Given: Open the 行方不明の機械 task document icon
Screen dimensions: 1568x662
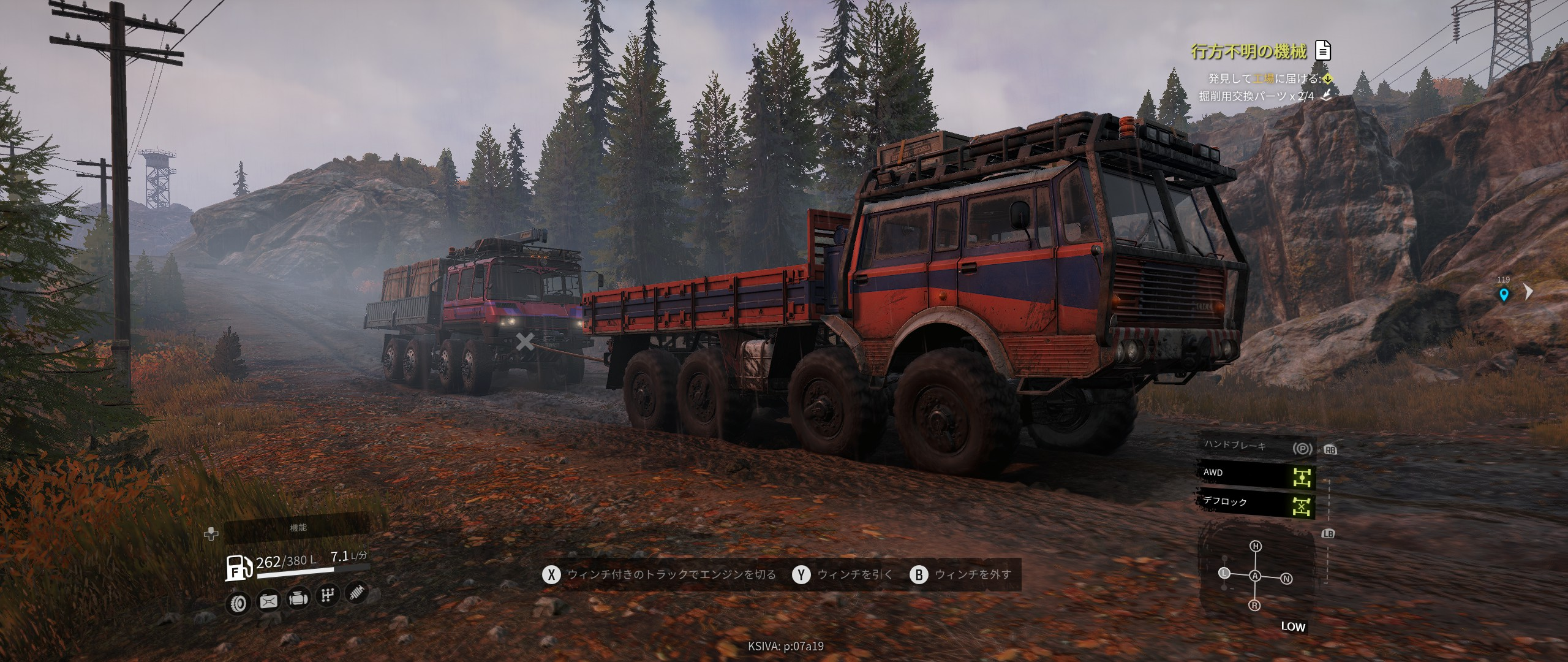Looking at the screenshot, I should tap(1322, 51).
